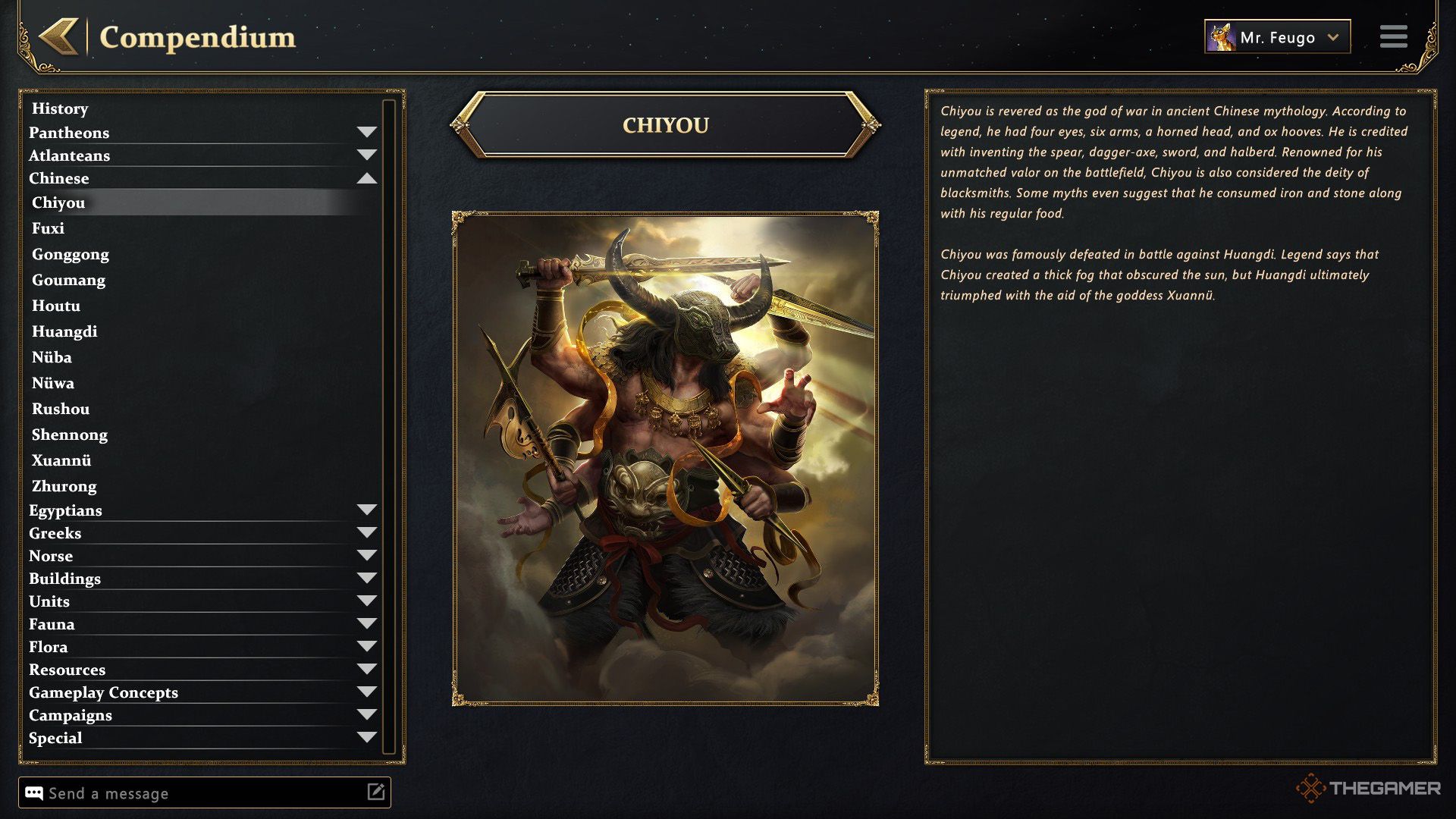The image size is (1456, 819).
Task: Open the Fuxi entry
Action: click(48, 228)
